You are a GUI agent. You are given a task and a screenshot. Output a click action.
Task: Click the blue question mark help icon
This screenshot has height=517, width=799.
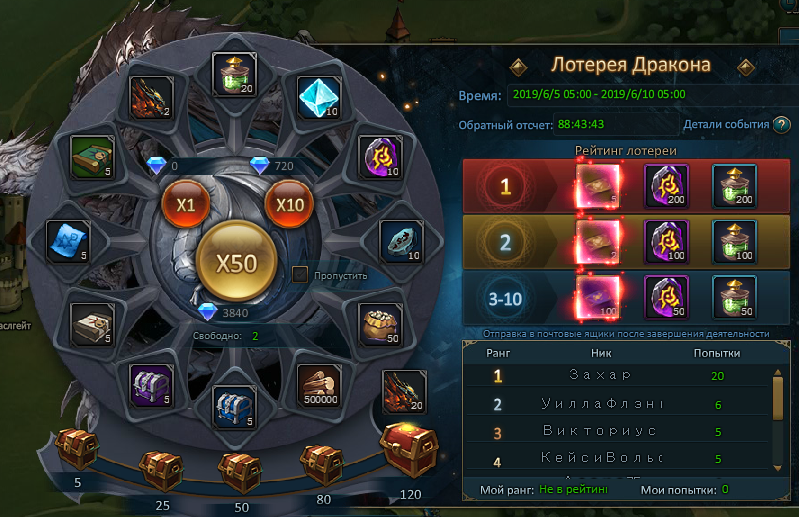[781, 125]
